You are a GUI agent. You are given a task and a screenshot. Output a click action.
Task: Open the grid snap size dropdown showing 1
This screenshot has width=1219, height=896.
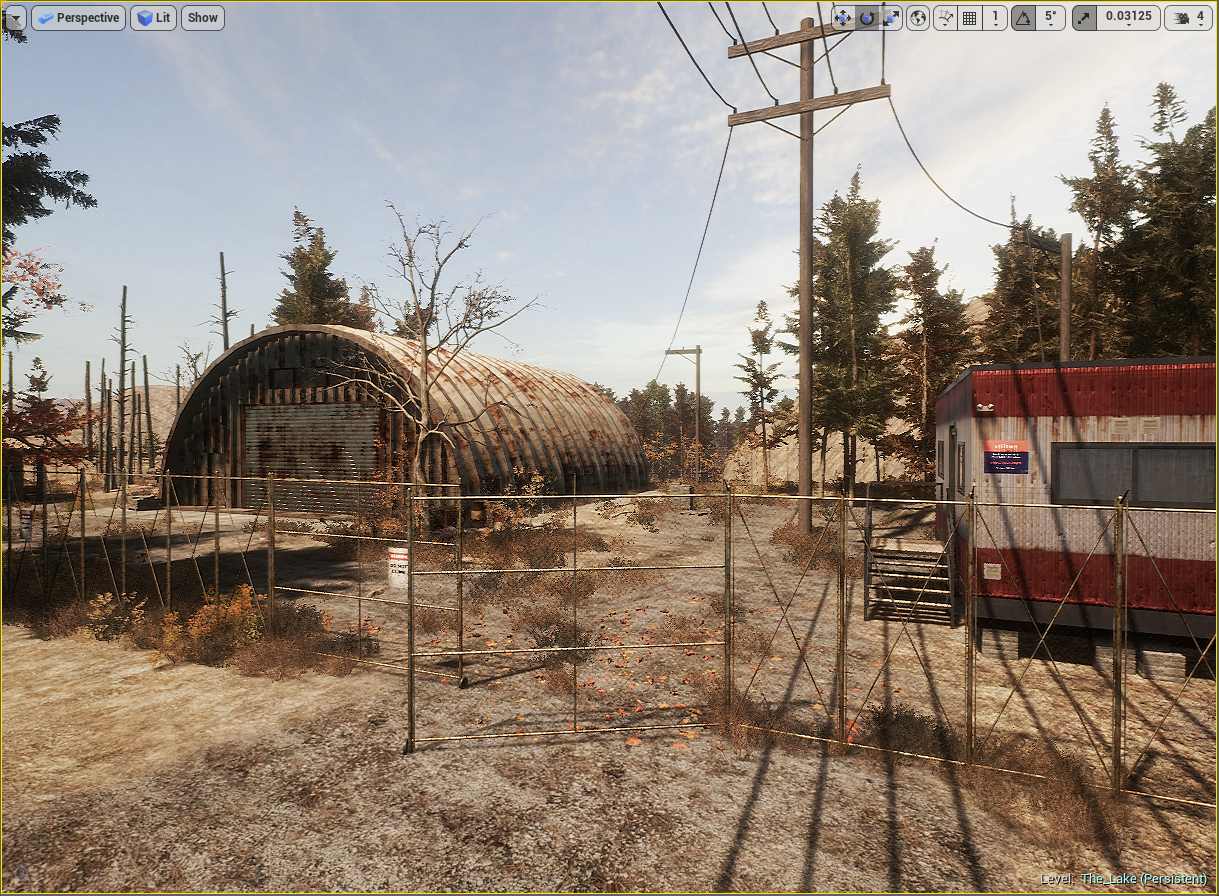click(x=995, y=17)
